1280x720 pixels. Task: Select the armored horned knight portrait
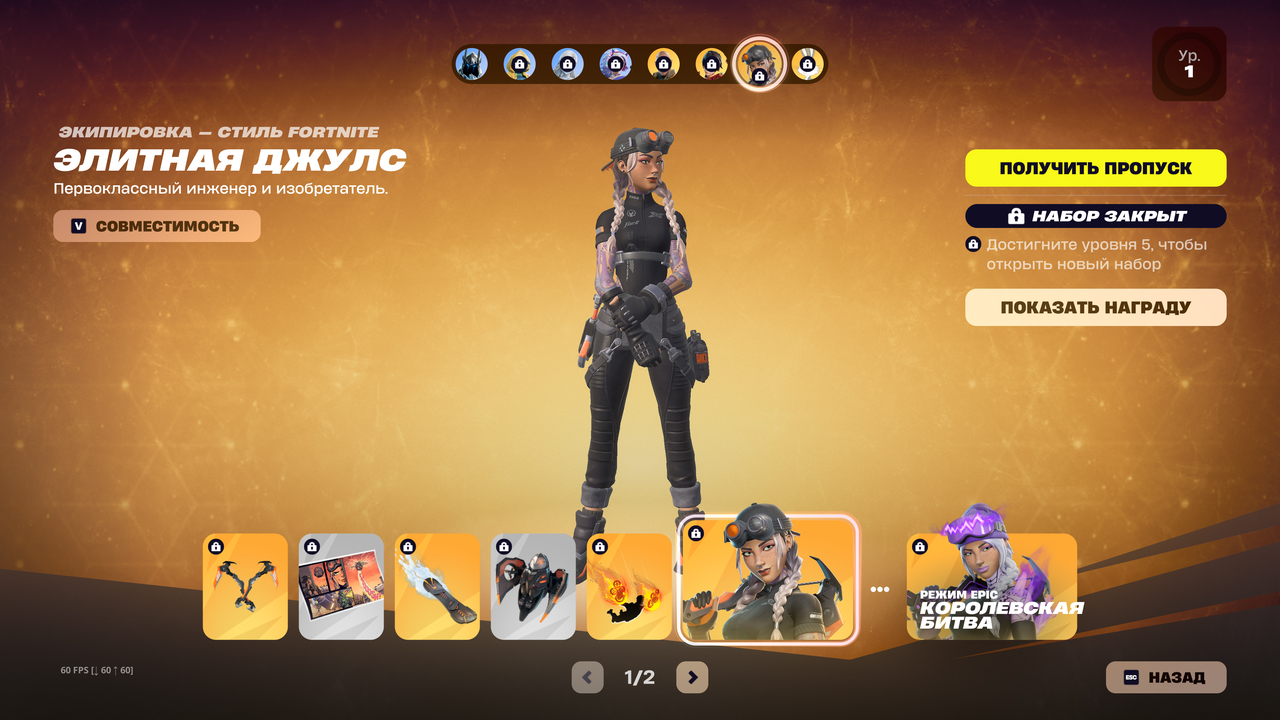click(471, 64)
